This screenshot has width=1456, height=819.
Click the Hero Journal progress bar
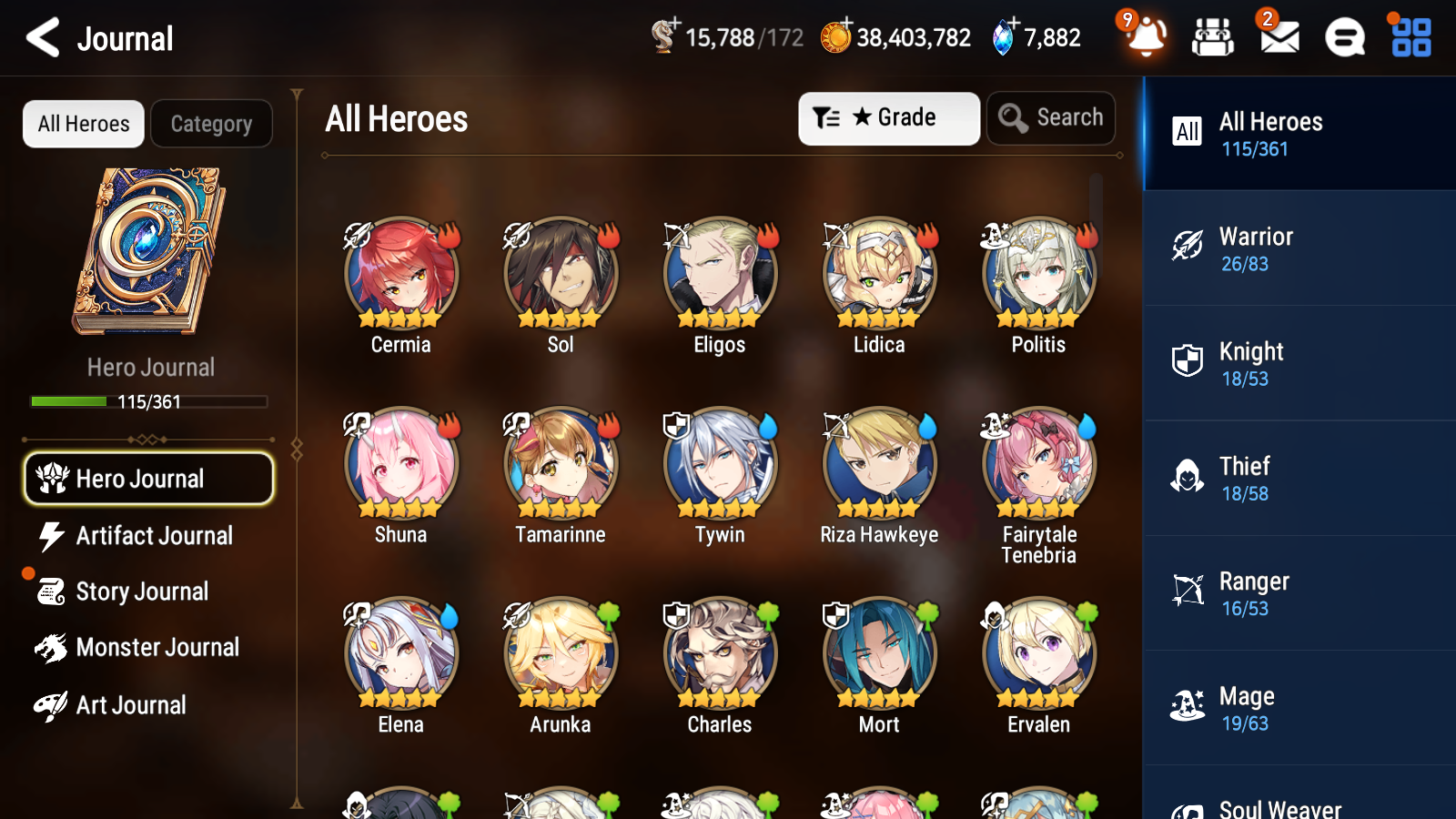tap(148, 400)
